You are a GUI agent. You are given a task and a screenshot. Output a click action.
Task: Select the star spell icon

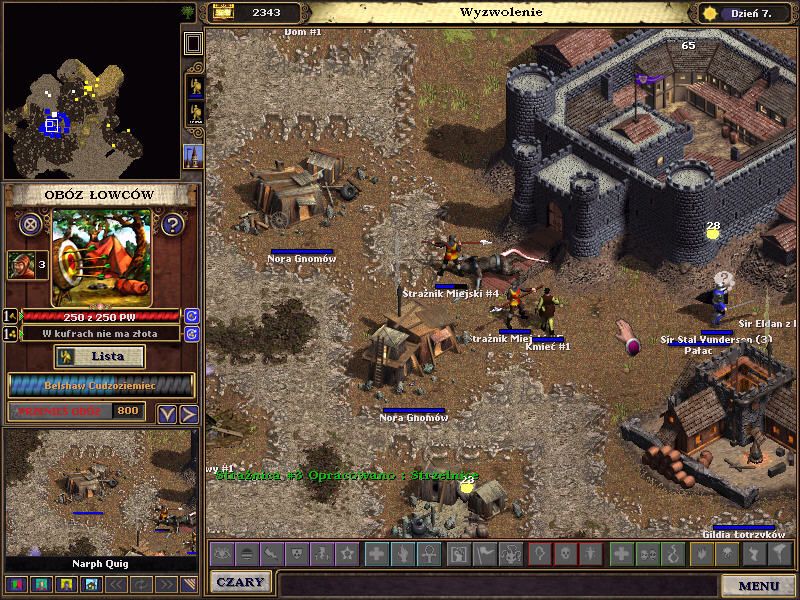pos(347,553)
